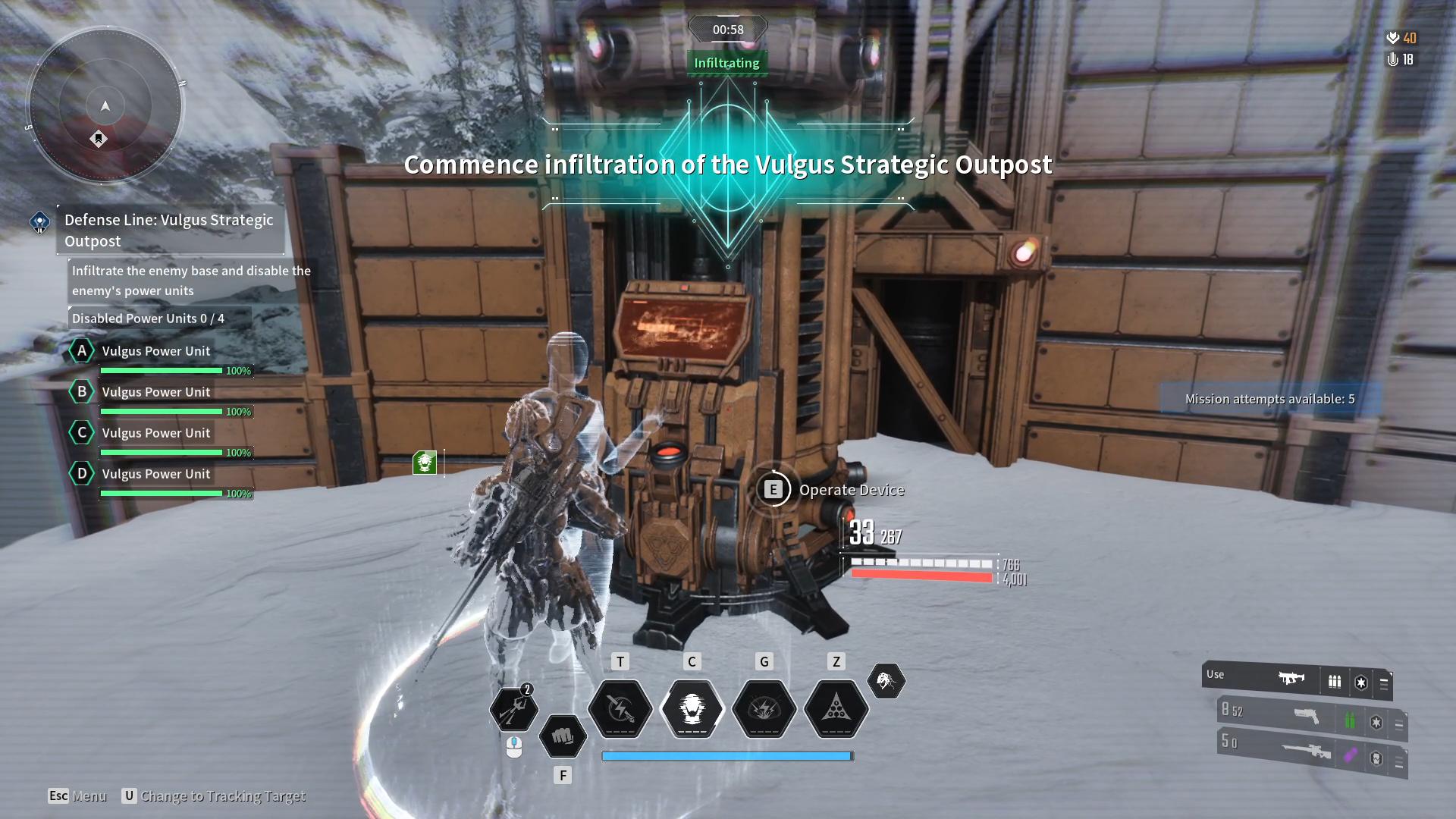Use the triangle with dots skill
Viewport: 1456px width, 819px height.
coord(836,709)
